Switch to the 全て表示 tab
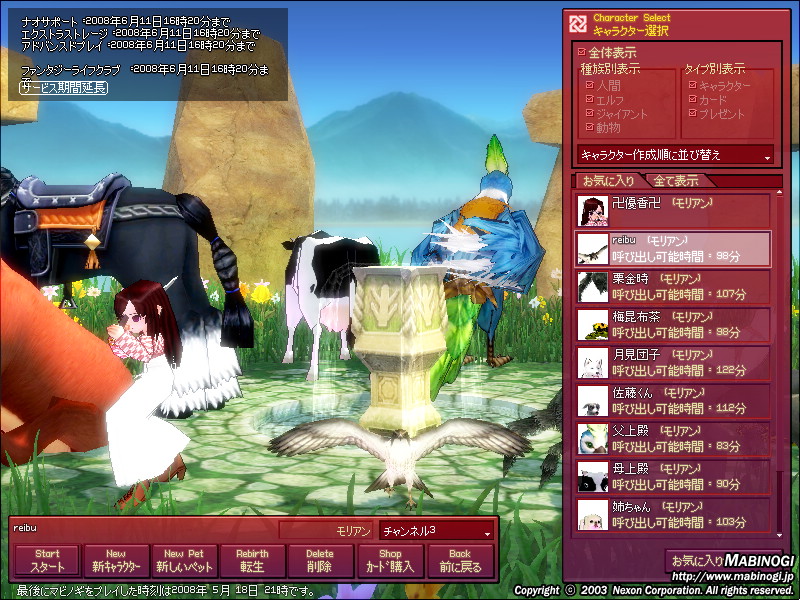Image resolution: width=800 pixels, height=600 pixels. click(676, 181)
